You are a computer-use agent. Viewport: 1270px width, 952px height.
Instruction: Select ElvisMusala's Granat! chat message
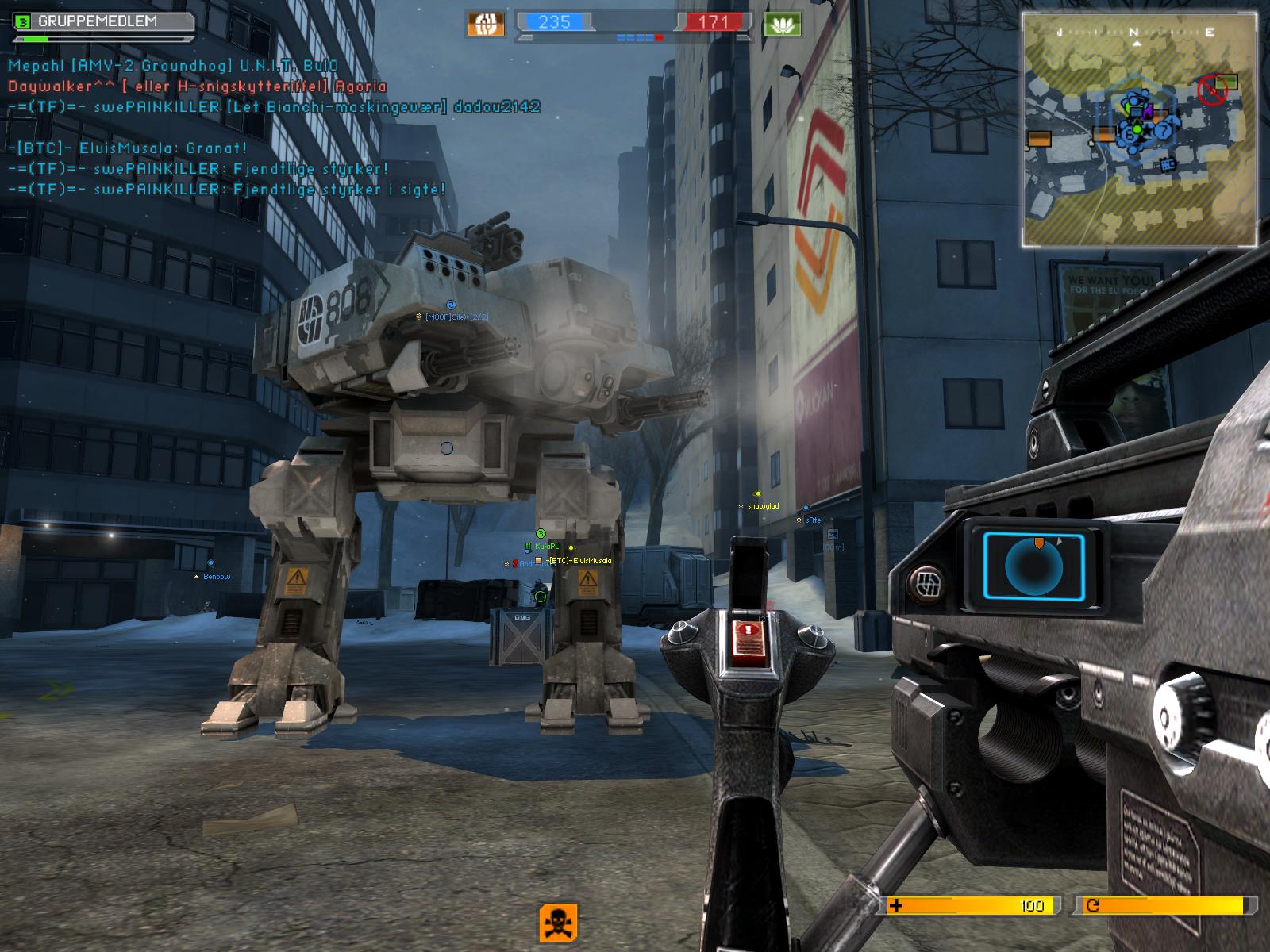pos(128,148)
